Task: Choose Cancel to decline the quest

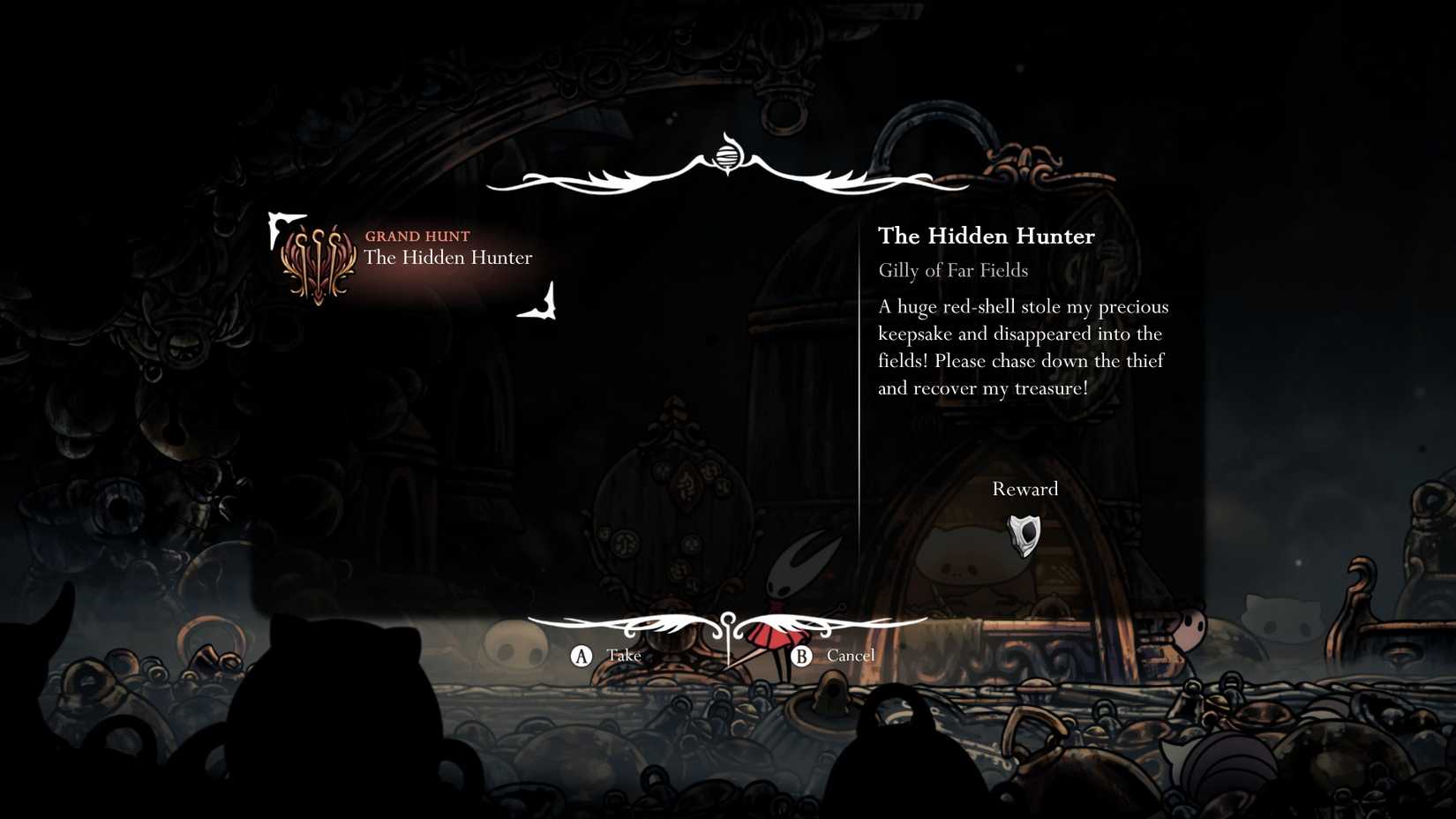Action: 851,656
